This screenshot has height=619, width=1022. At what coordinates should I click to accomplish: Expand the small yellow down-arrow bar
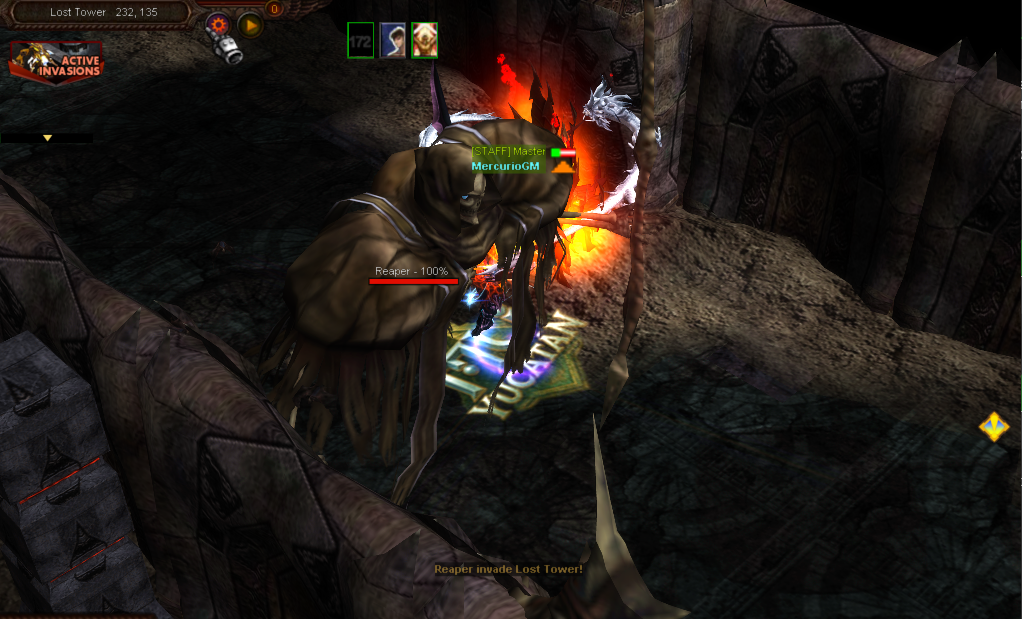tap(47, 138)
